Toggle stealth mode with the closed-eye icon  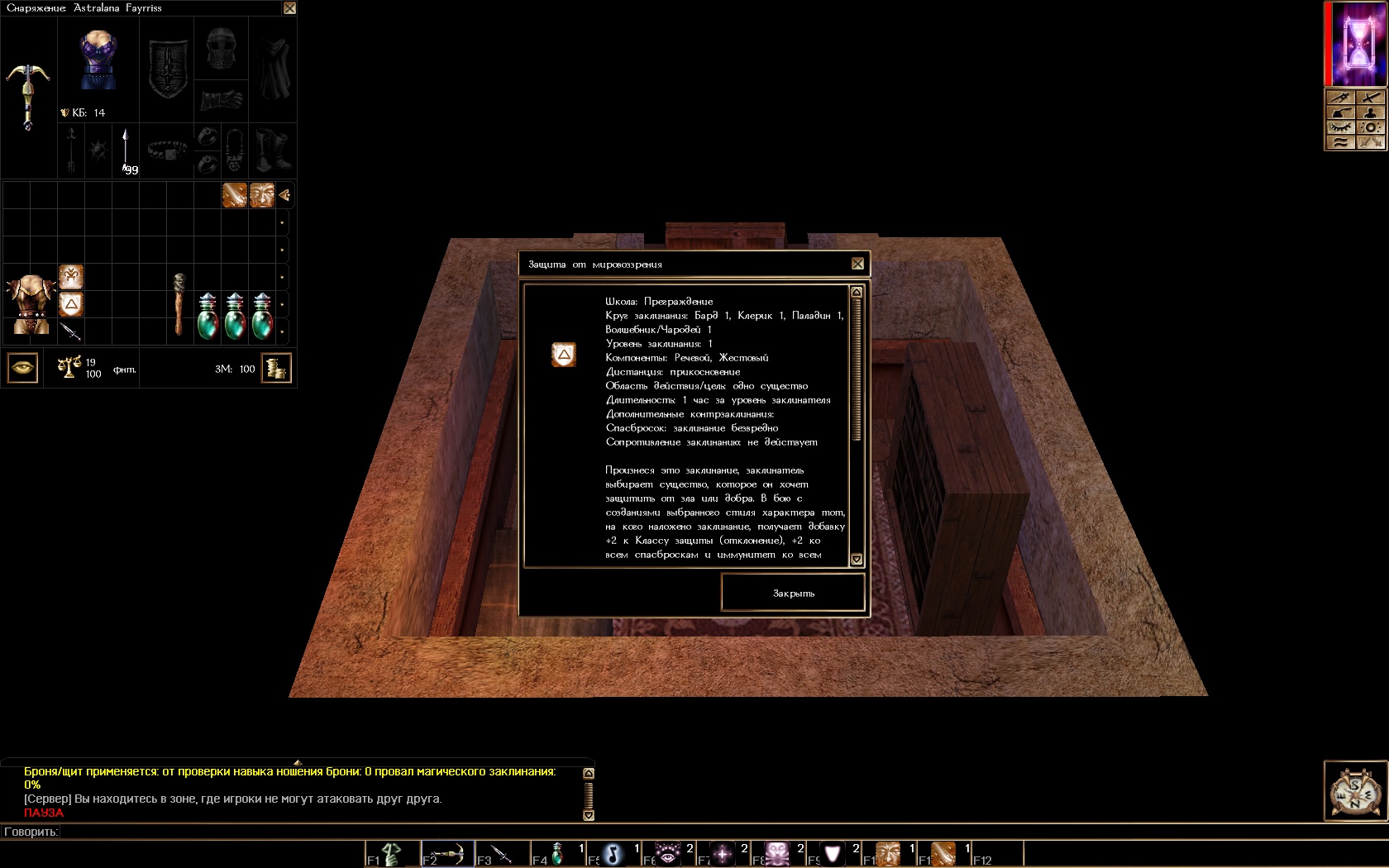pyautogui.click(x=1343, y=128)
